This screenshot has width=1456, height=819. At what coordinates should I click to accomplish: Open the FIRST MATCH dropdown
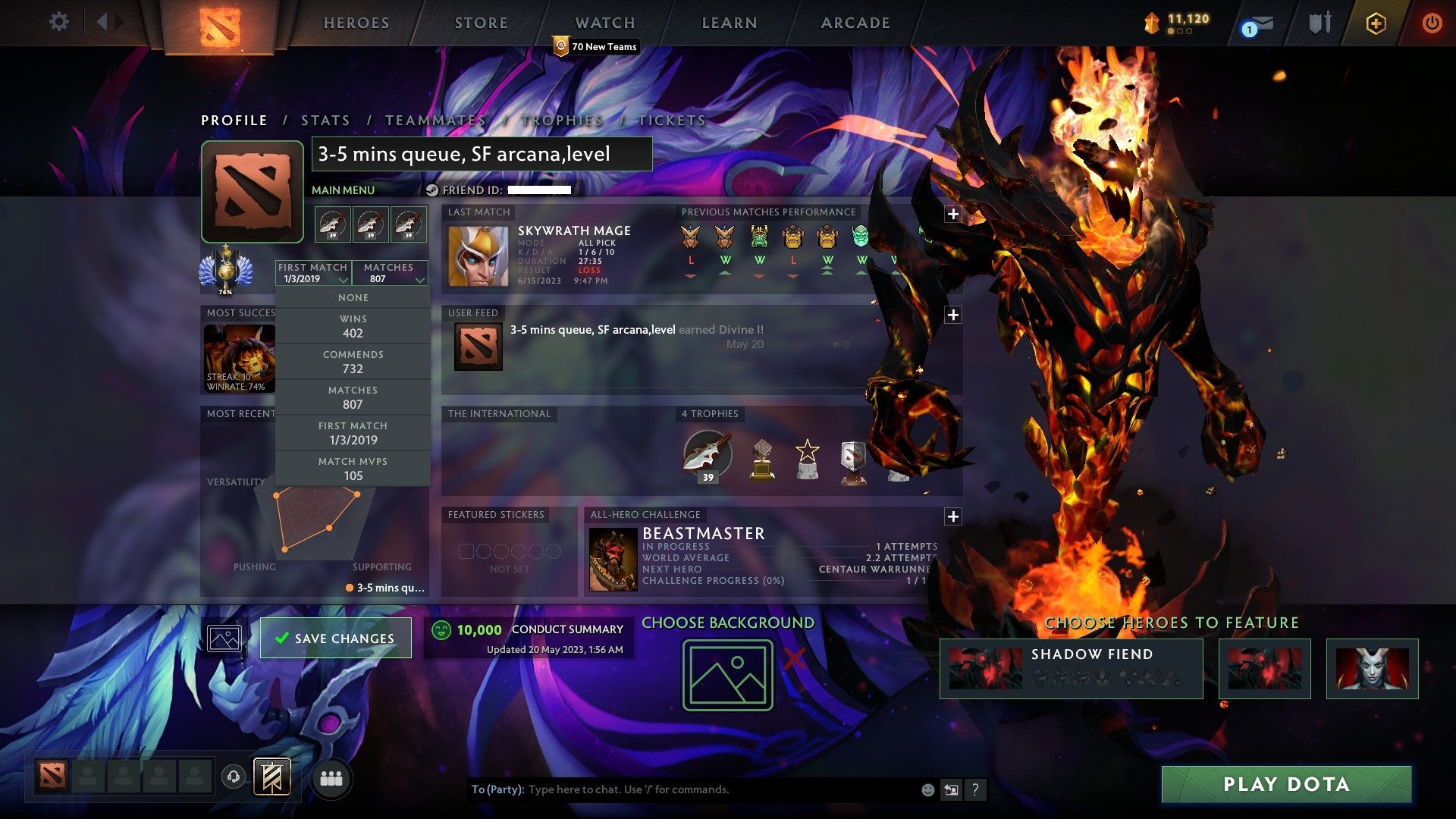313,273
